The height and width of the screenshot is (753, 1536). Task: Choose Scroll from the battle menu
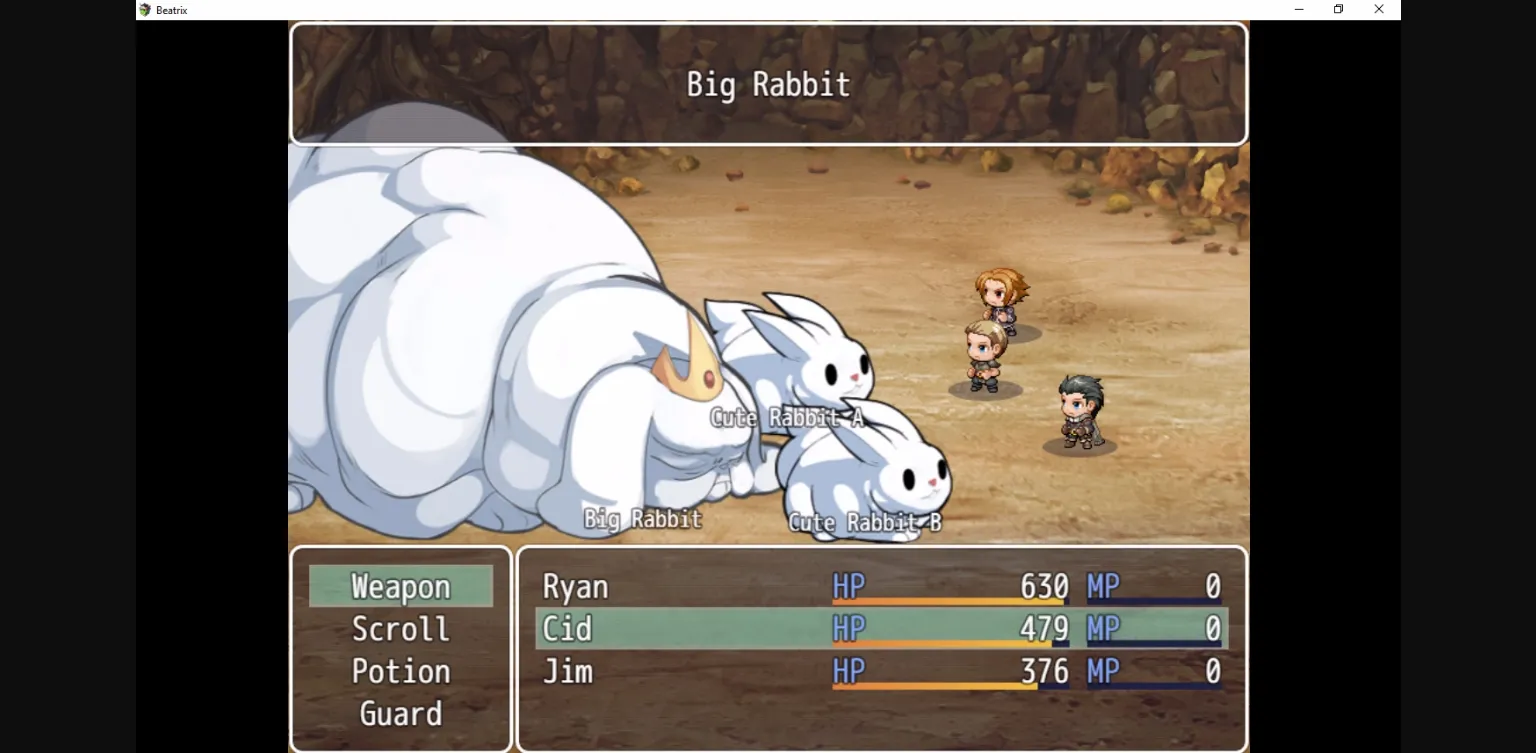point(400,628)
